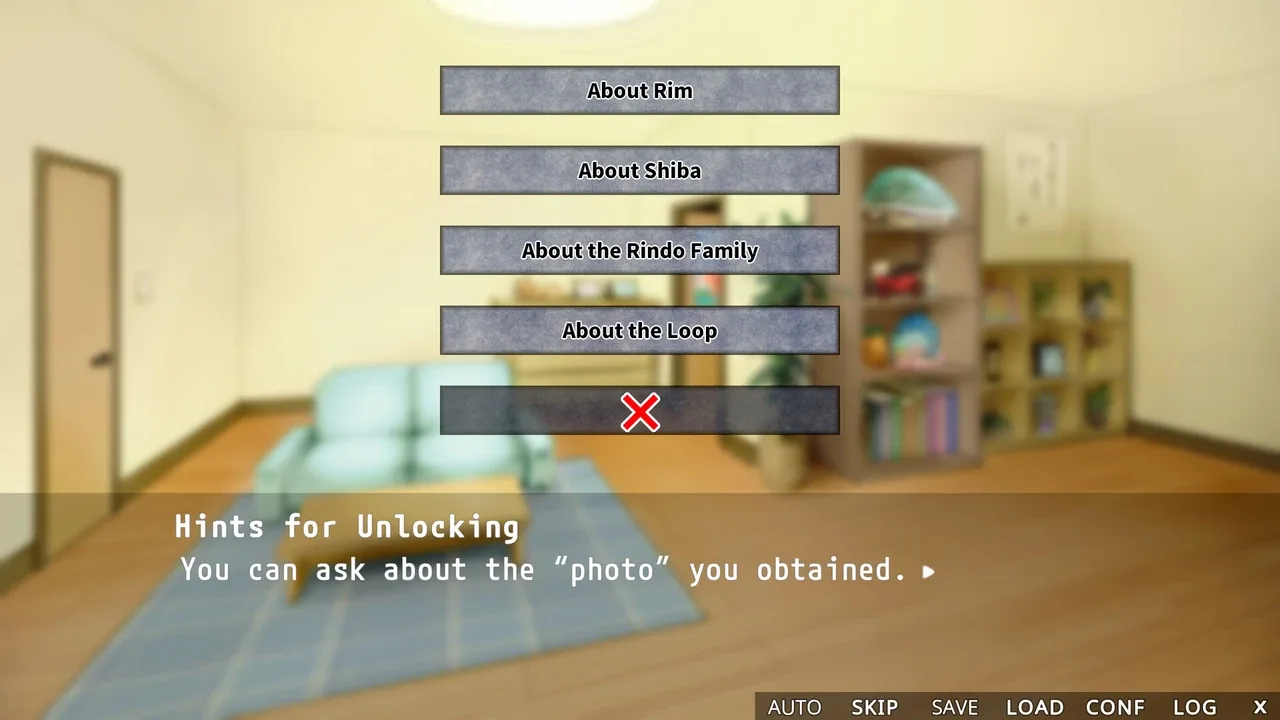Open the SAVE menu
The height and width of the screenshot is (720, 1280).
pos(954,707)
